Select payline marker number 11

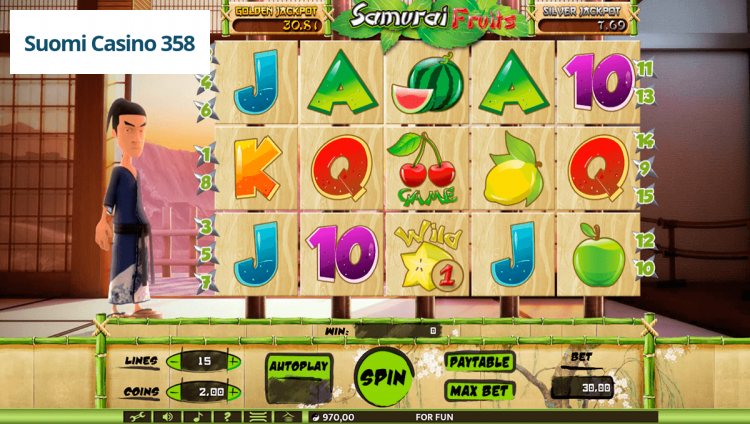click(645, 69)
